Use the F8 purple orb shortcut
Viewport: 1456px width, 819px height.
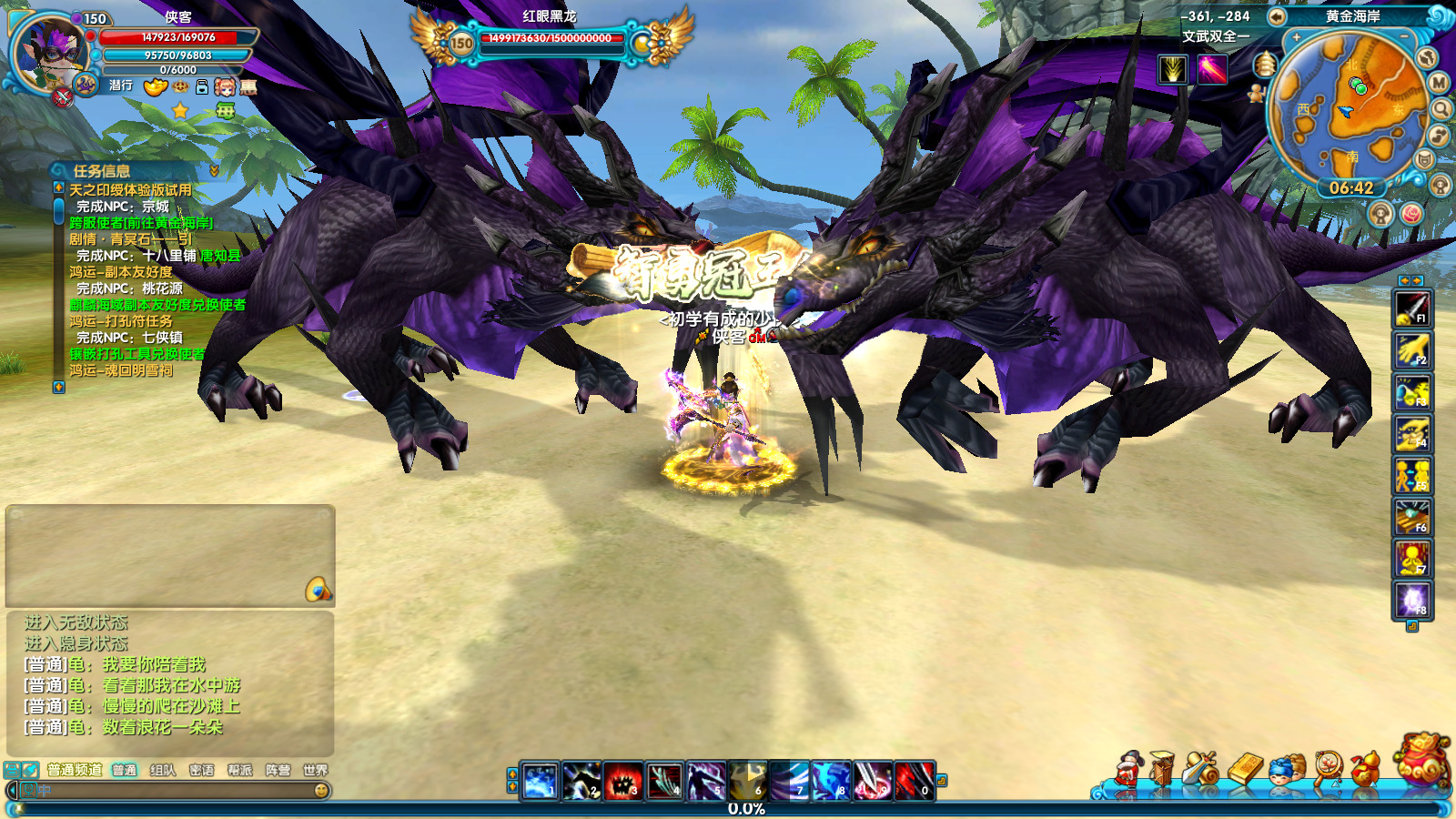tap(1412, 601)
